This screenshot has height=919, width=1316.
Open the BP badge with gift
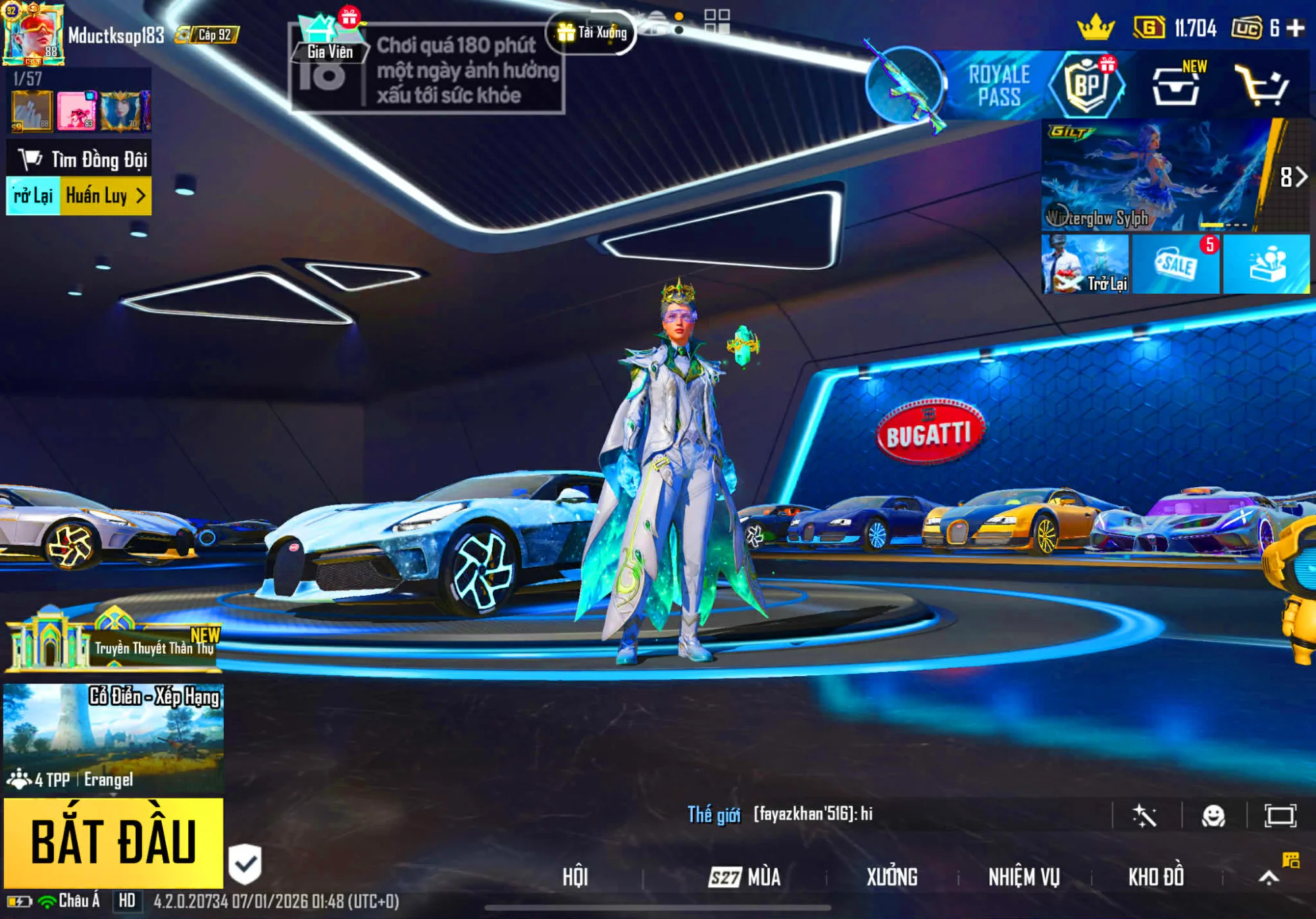[x=1087, y=86]
